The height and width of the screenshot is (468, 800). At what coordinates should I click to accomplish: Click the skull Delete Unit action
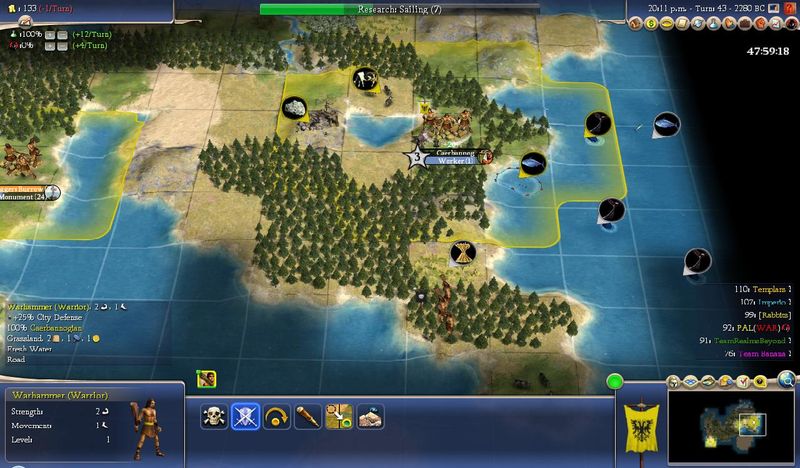(x=216, y=415)
